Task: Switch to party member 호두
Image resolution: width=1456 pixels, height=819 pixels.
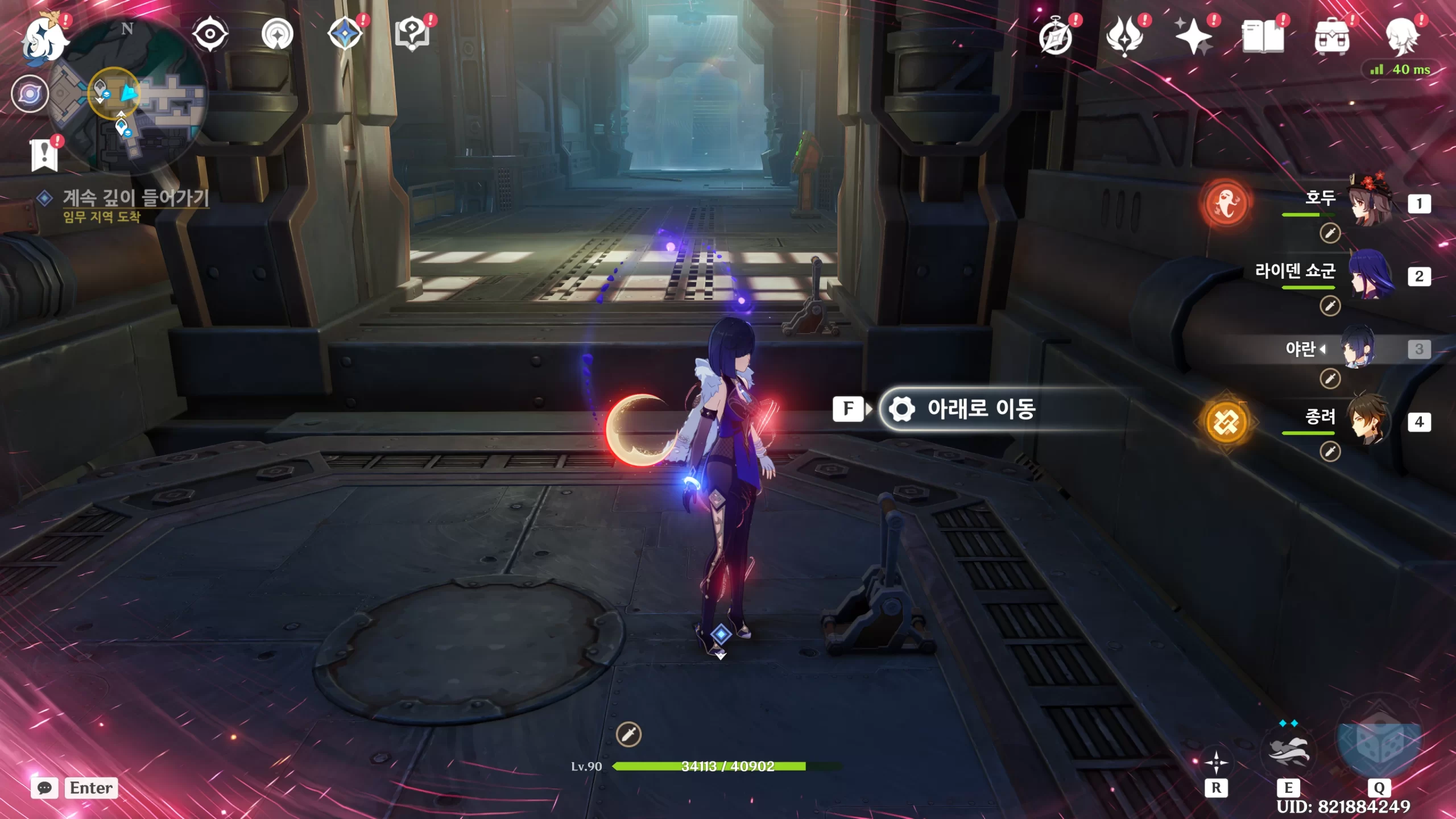Action: pyautogui.click(x=1370, y=203)
